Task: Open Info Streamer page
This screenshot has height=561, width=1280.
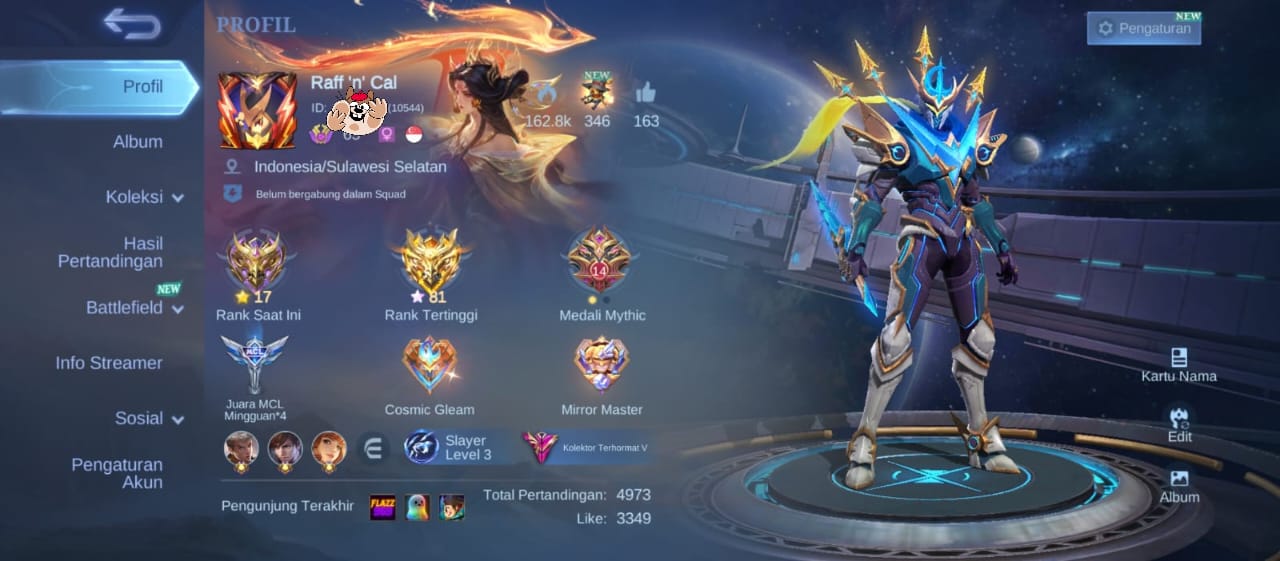Action: click(x=109, y=363)
